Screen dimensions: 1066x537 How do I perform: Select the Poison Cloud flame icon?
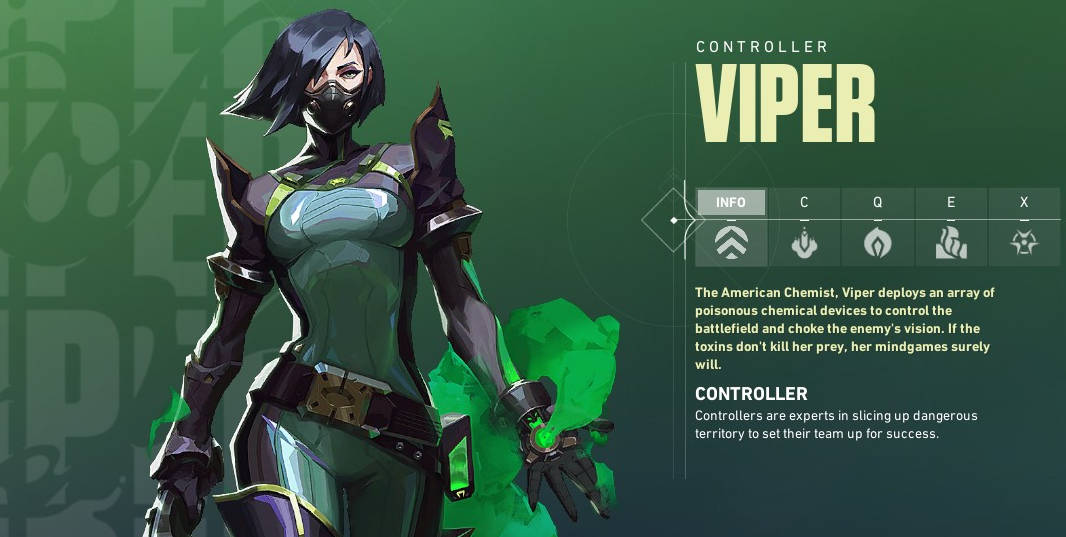coord(877,243)
